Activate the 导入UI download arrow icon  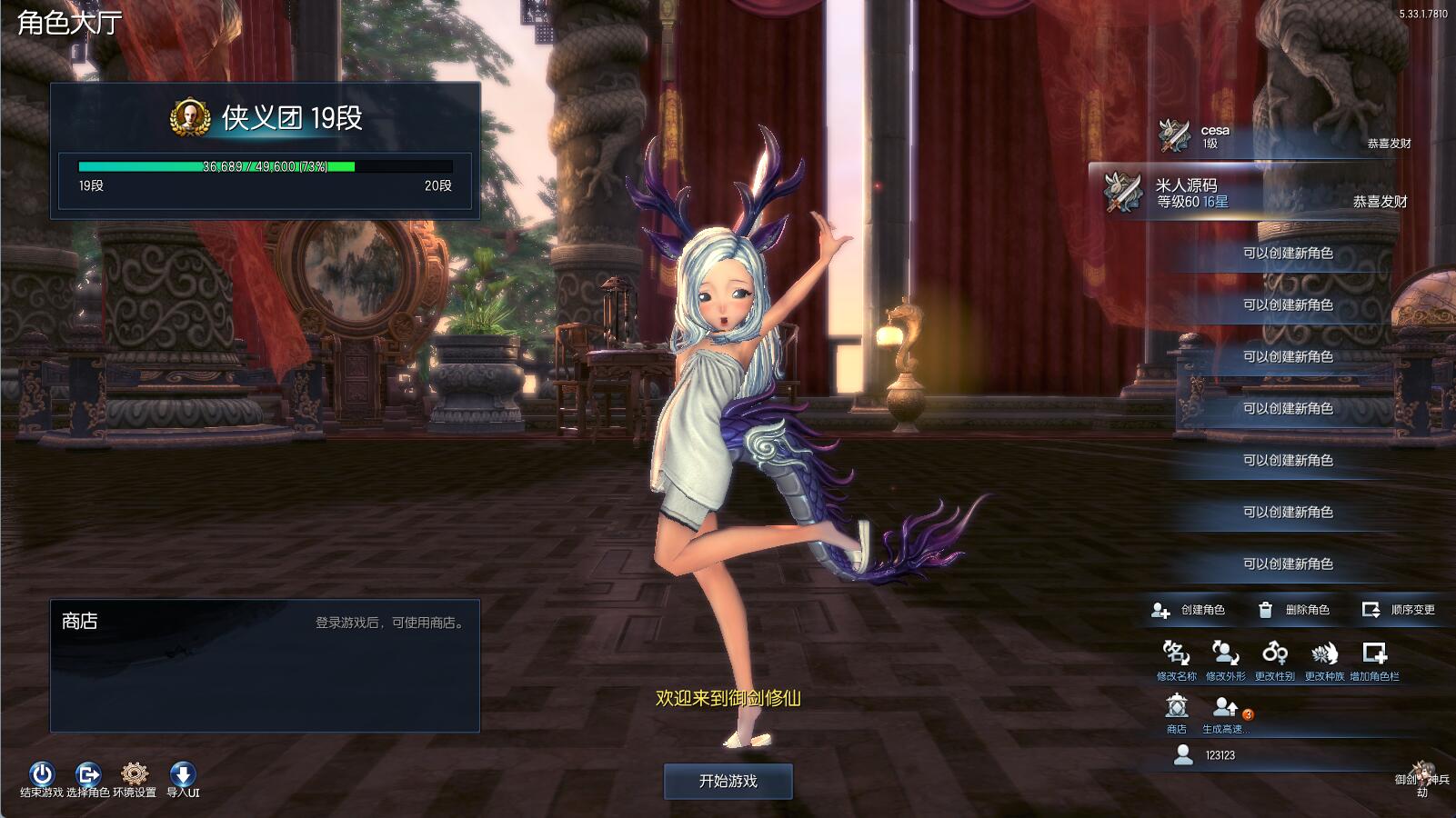183,774
